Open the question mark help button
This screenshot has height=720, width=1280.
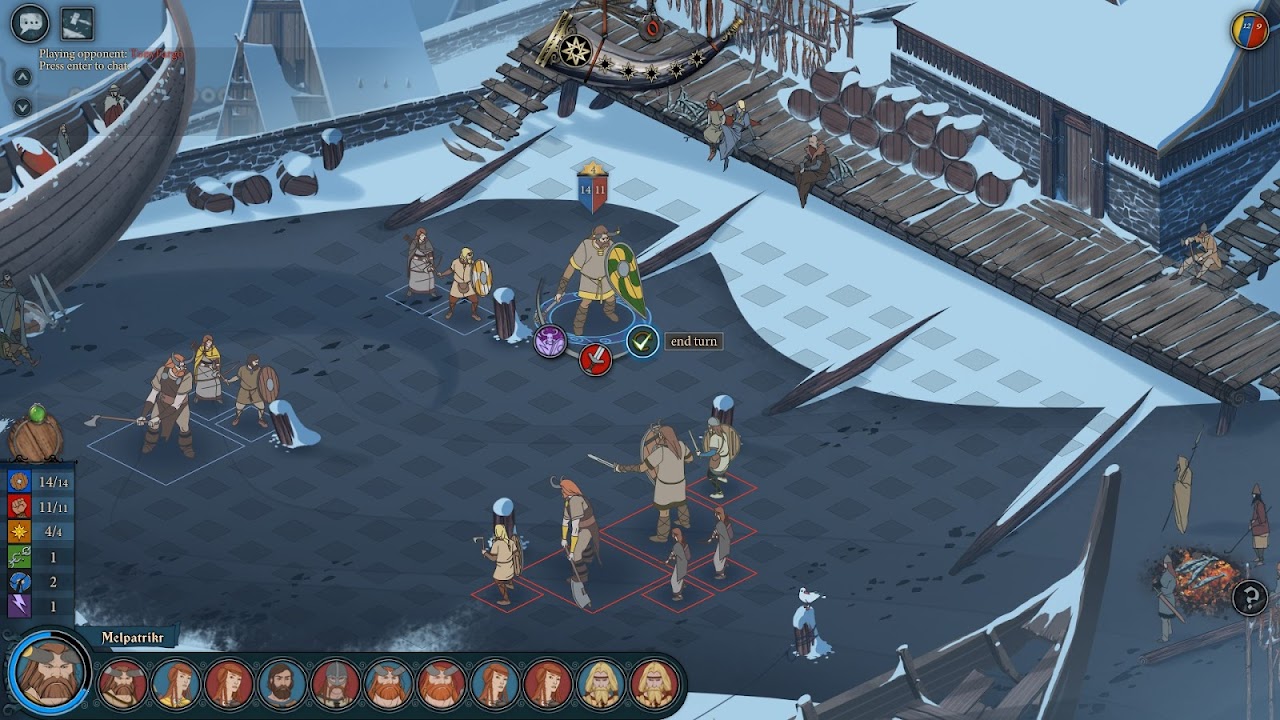(1250, 598)
